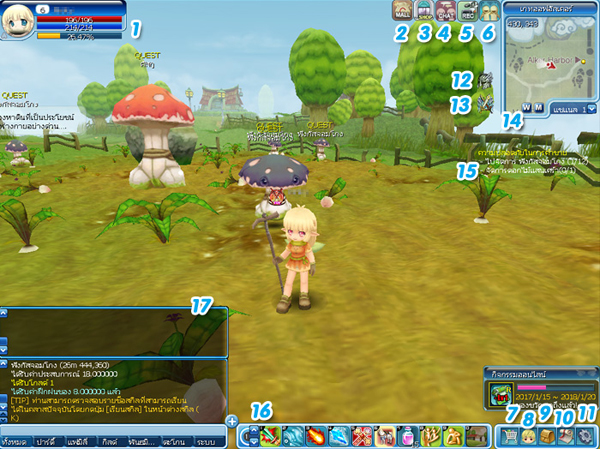Open the MALL button
This screenshot has width=600, height=449.
click(x=403, y=10)
